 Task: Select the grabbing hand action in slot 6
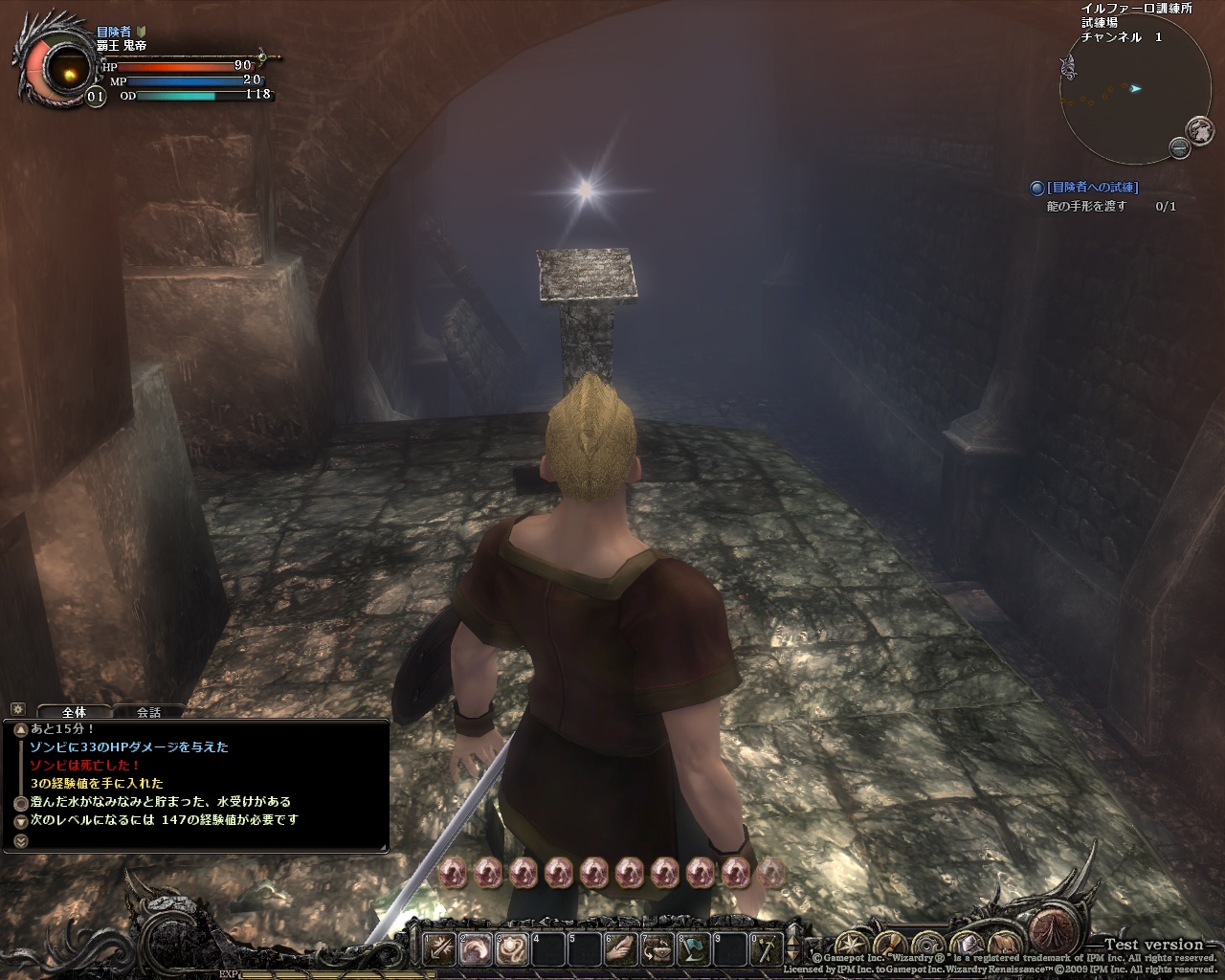(621, 949)
